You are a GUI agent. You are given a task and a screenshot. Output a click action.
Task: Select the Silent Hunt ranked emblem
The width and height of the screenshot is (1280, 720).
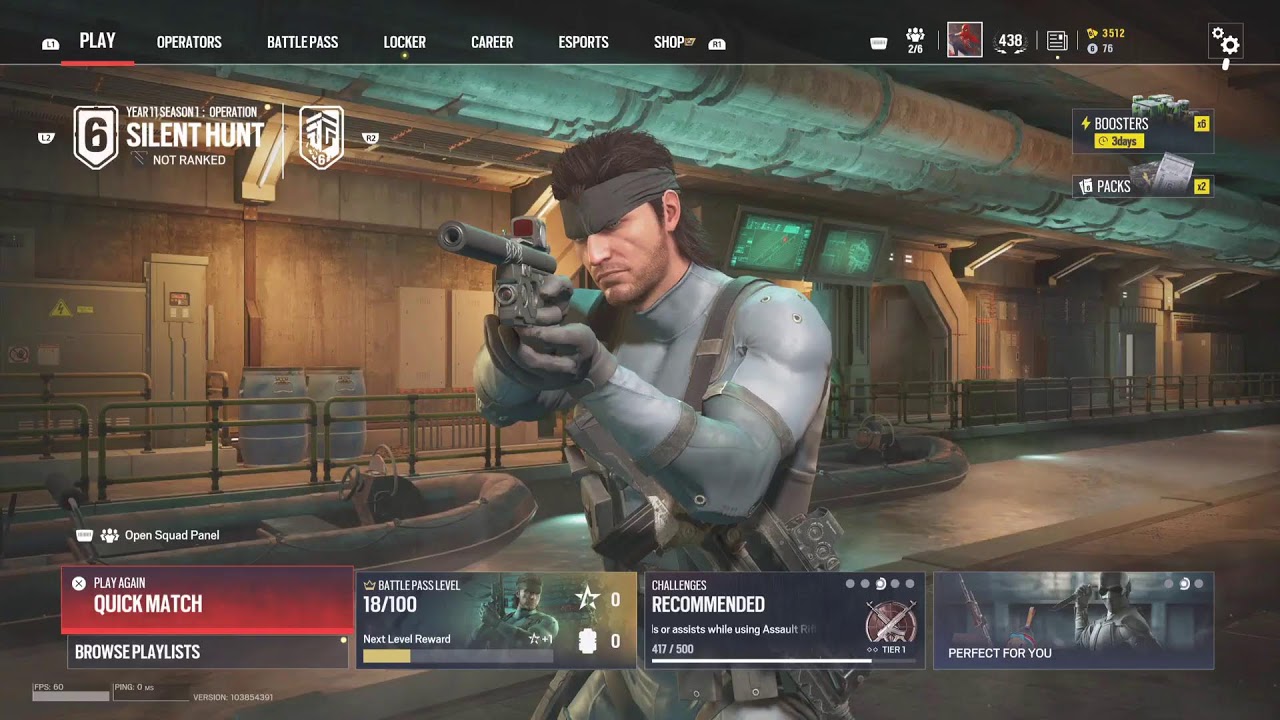pyautogui.click(x=96, y=138)
